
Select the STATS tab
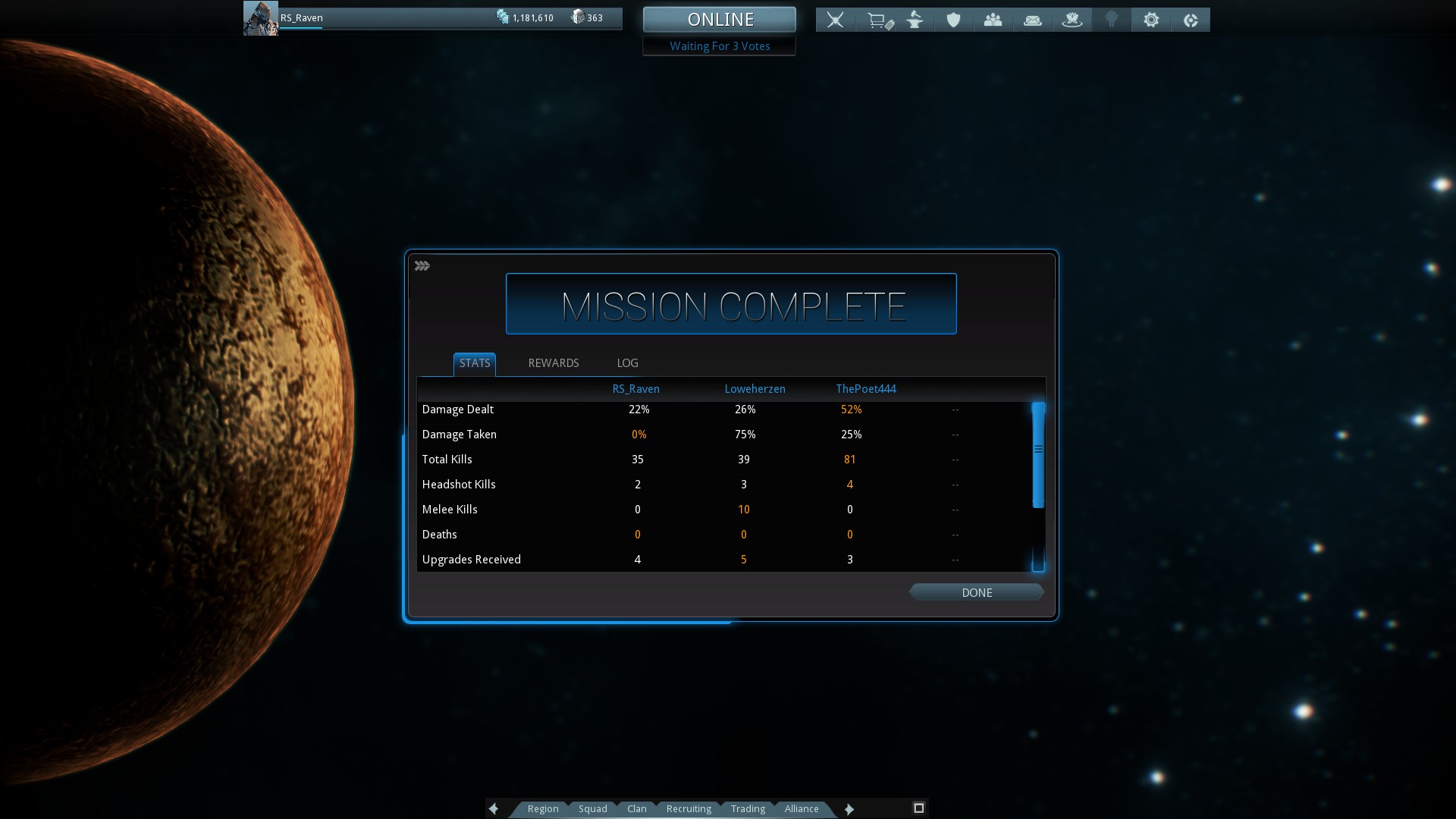[475, 363]
